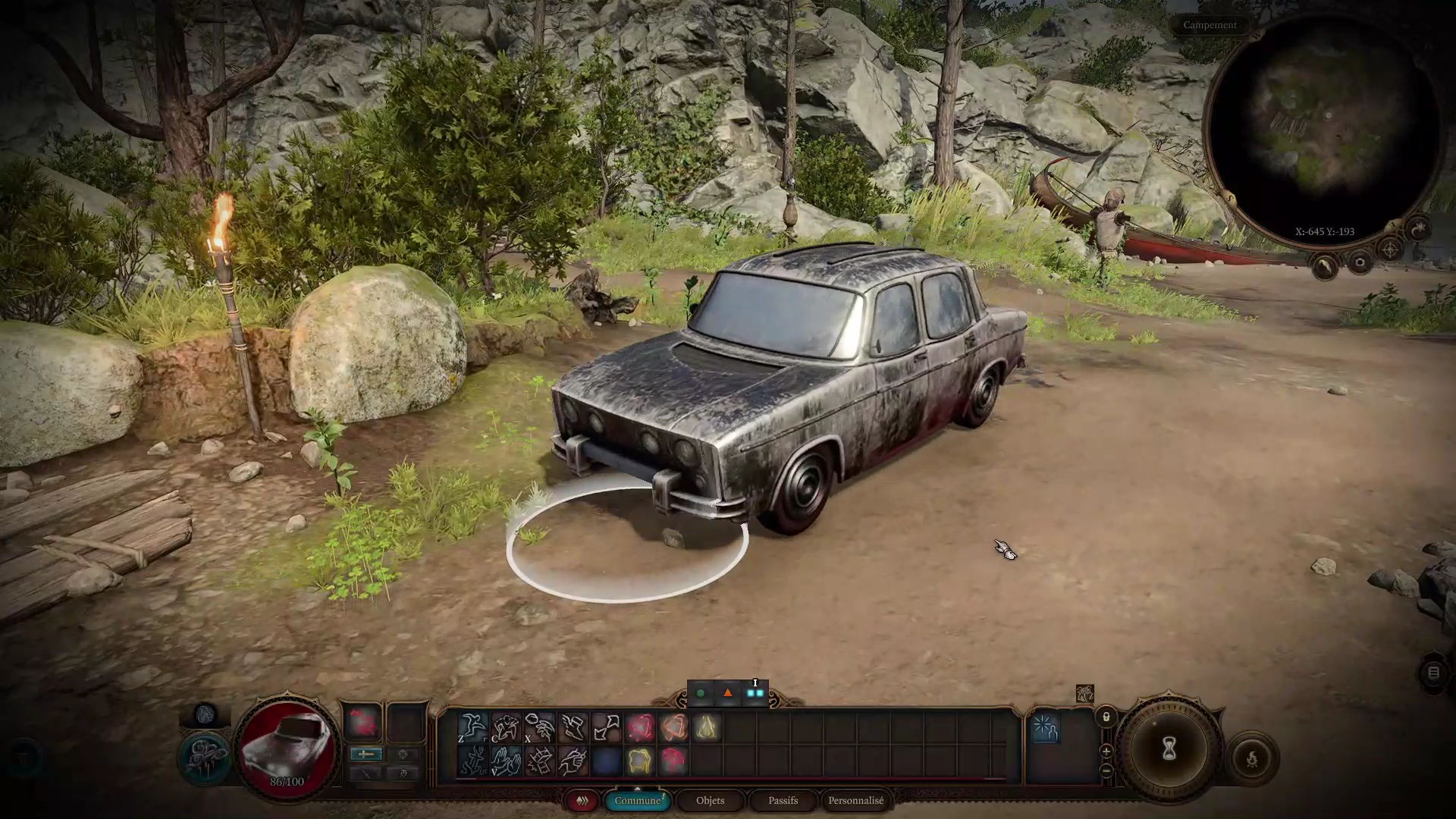The image size is (1456, 819).
Task: Toggle the melee weapon set button
Action: (x=366, y=754)
